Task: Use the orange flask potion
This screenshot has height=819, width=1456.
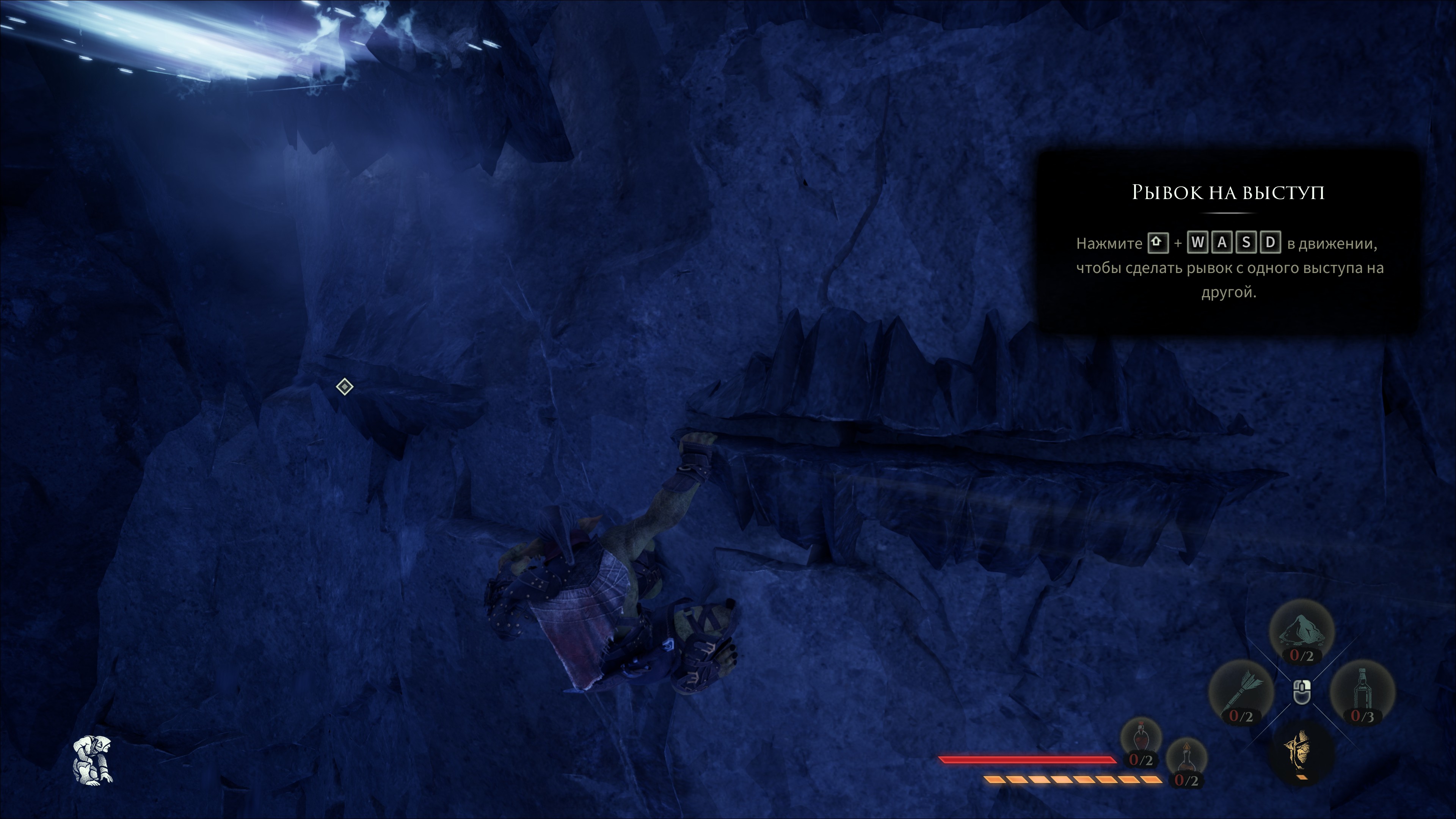Action: point(1186,760)
